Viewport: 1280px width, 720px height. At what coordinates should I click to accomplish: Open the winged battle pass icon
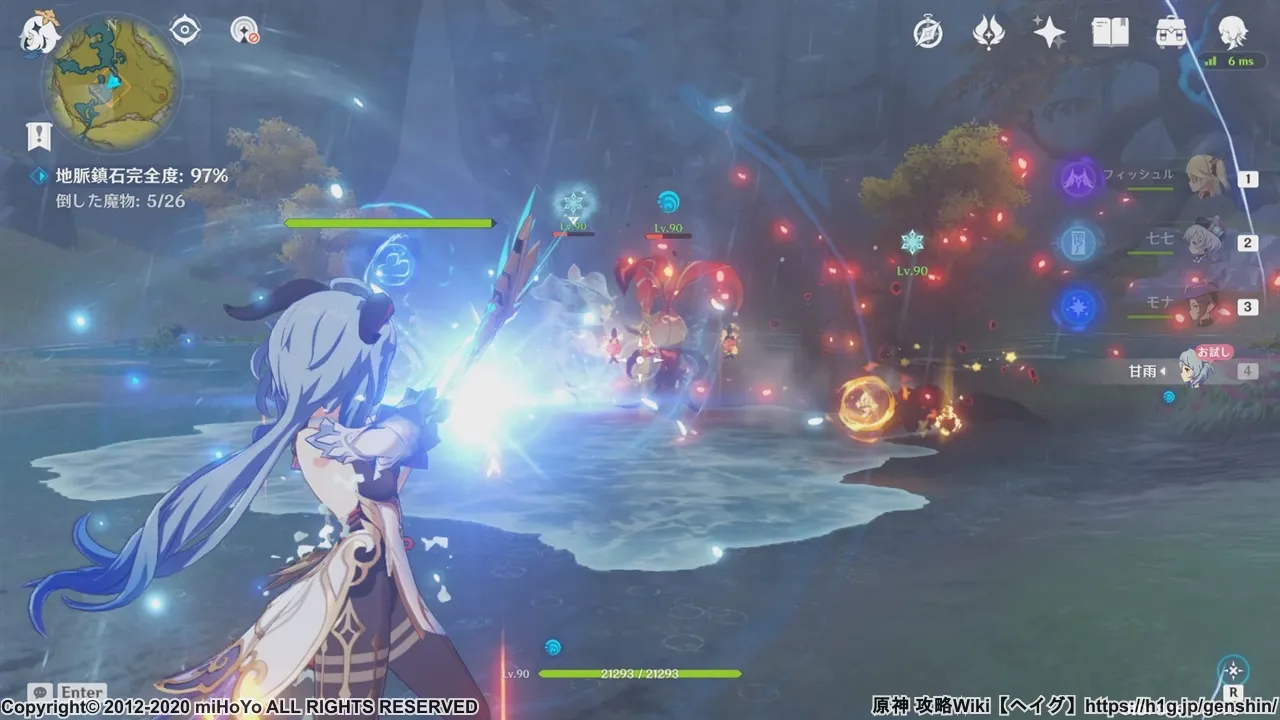coord(988,33)
